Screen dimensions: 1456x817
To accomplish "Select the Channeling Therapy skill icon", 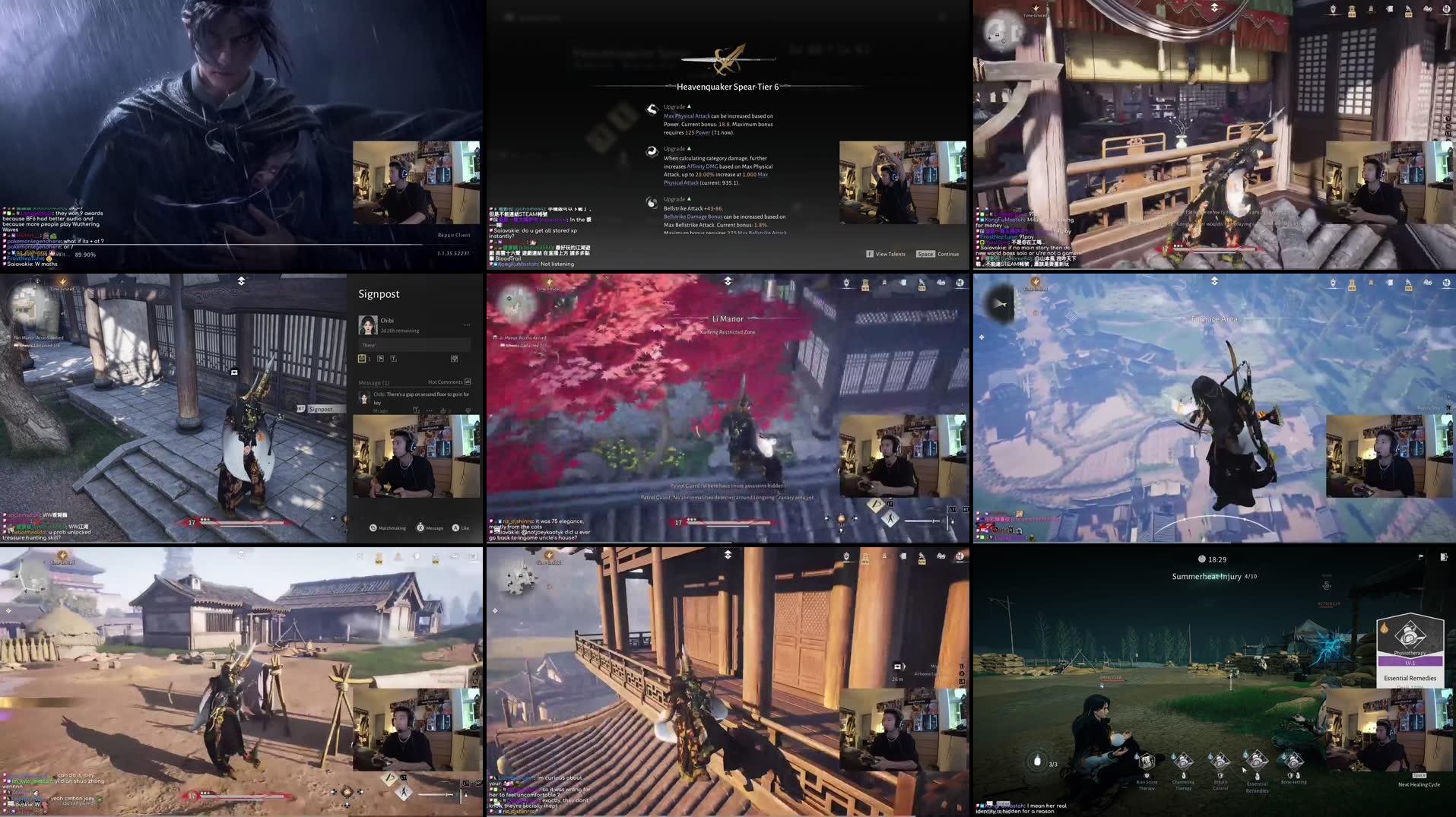I will 1183,762.
